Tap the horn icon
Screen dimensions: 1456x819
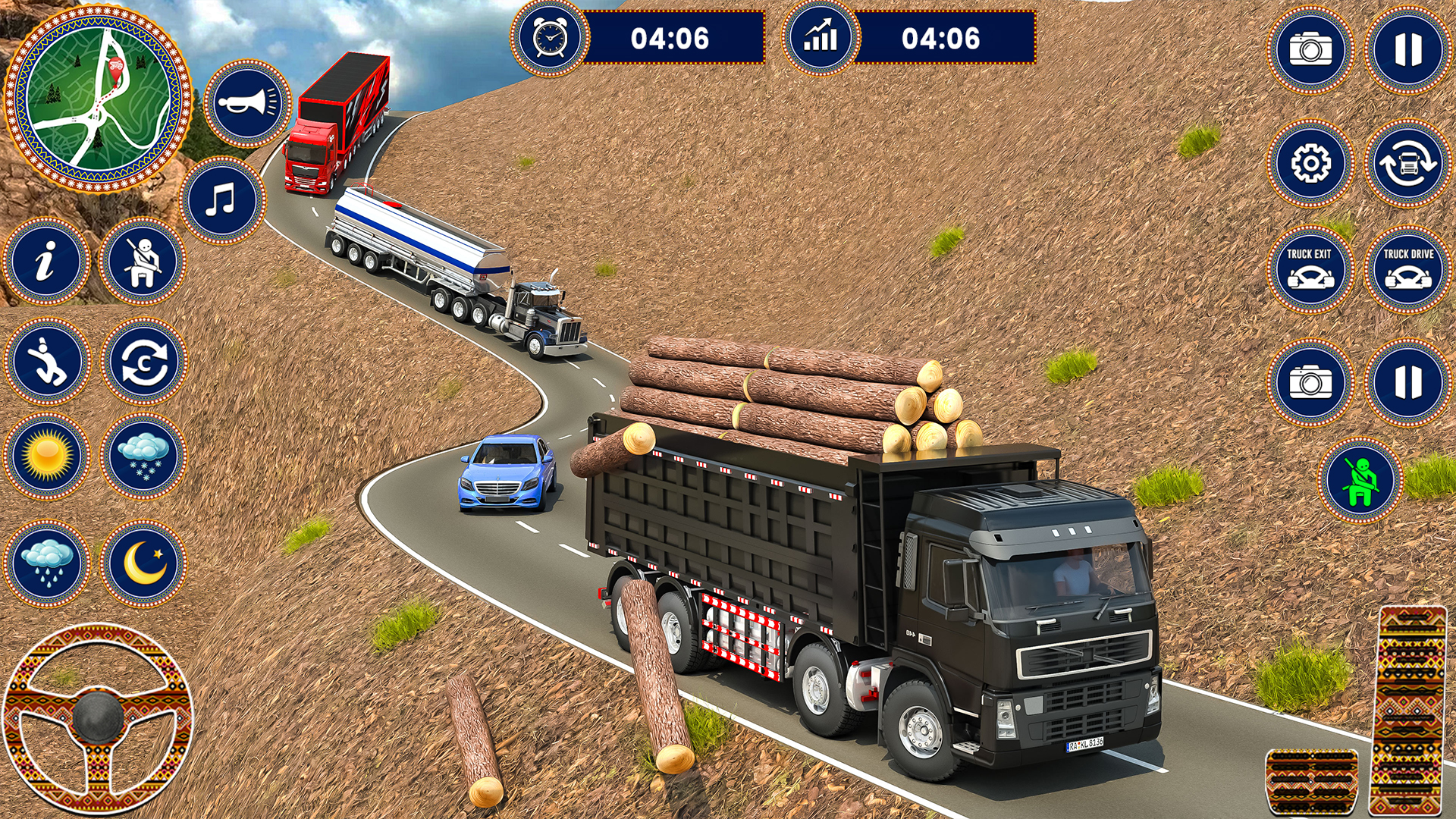[x=247, y=103]
